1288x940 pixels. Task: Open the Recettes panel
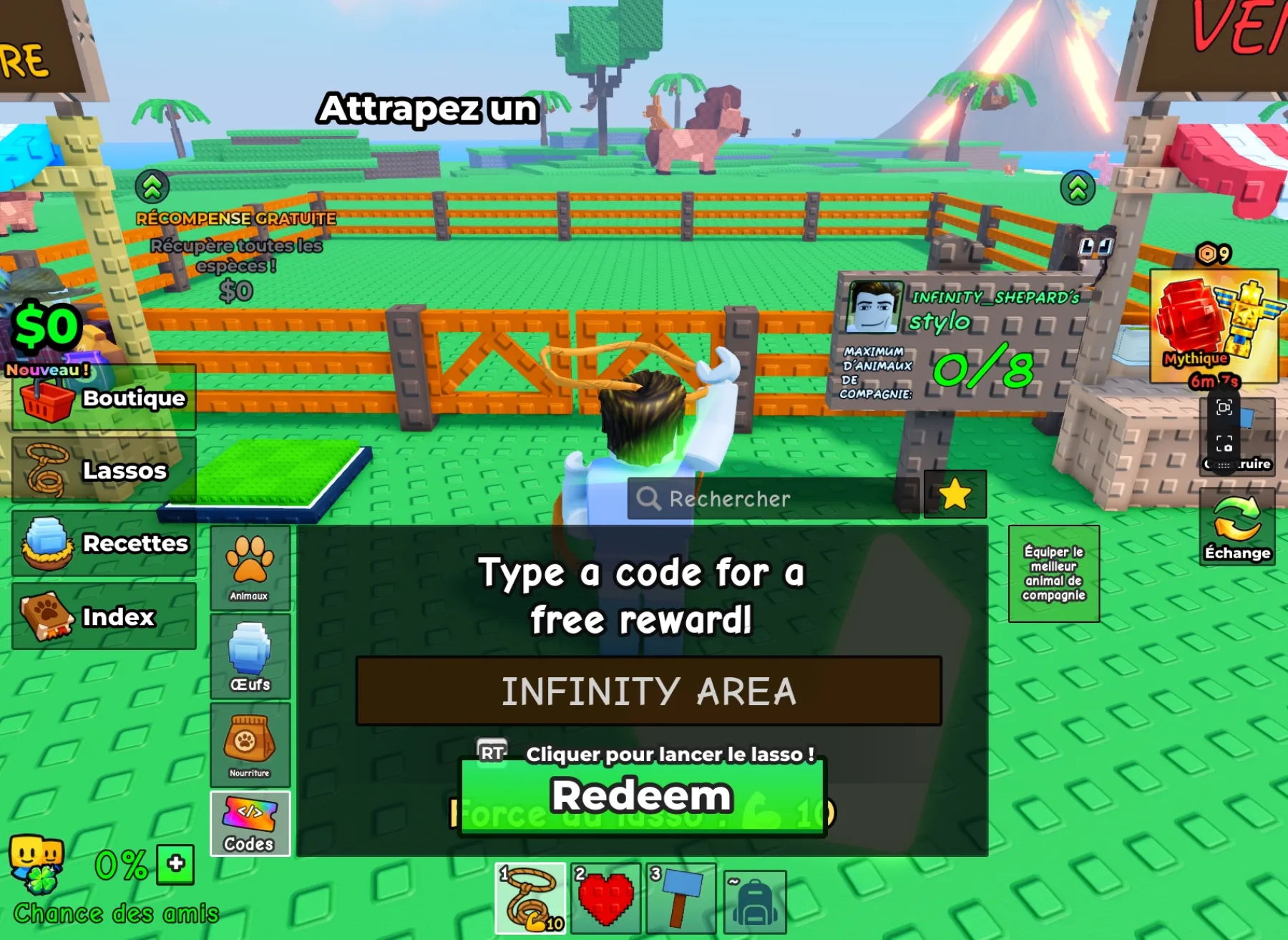[104, 544]
